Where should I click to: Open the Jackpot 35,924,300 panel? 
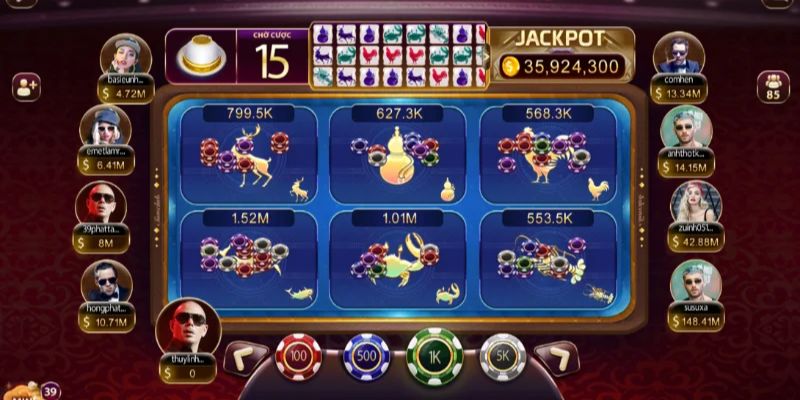tap(562, 55)
